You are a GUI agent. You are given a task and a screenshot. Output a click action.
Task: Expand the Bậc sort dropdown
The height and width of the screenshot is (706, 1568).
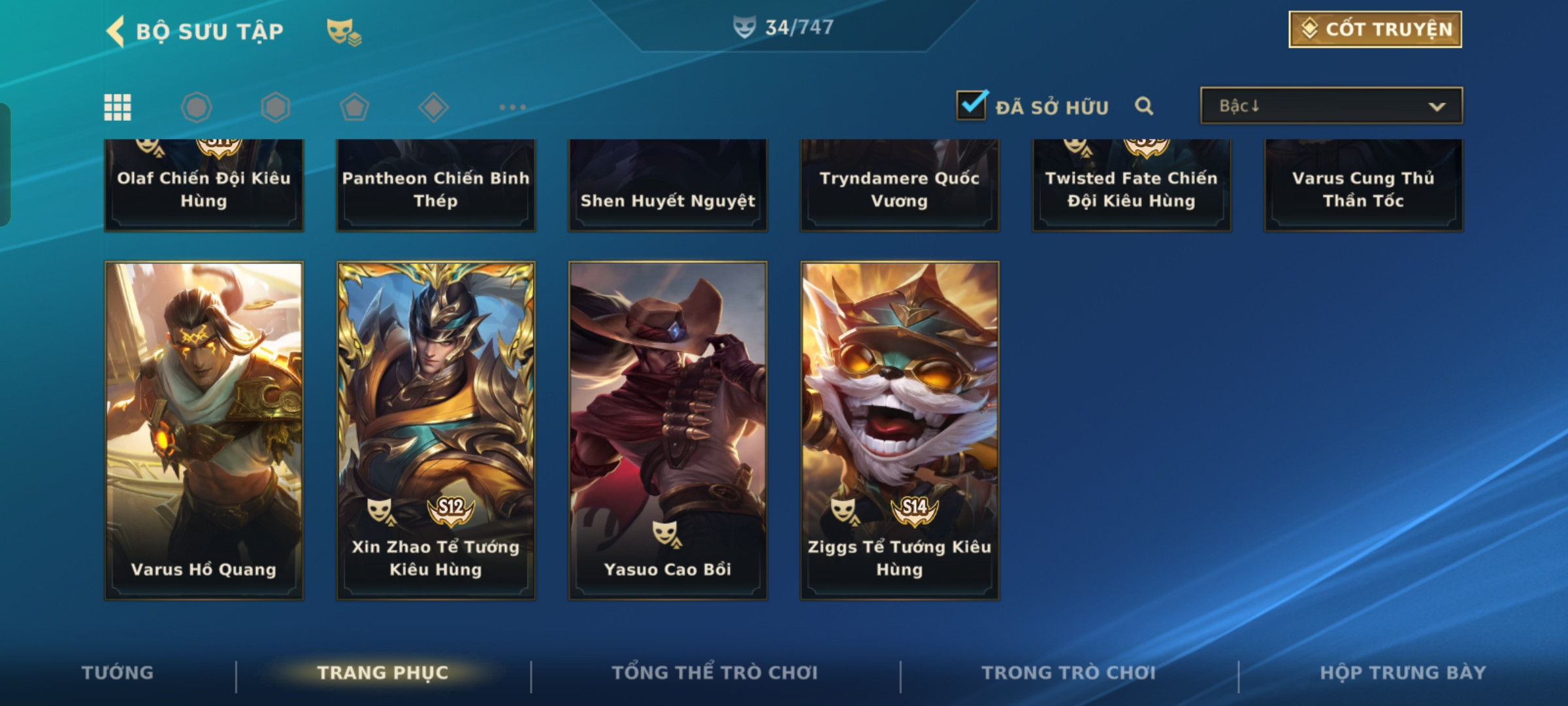coord(1331,106)
